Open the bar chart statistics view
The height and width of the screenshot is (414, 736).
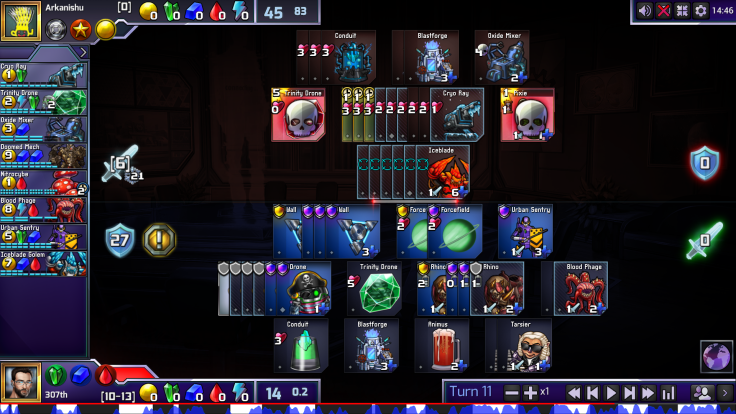669,392
